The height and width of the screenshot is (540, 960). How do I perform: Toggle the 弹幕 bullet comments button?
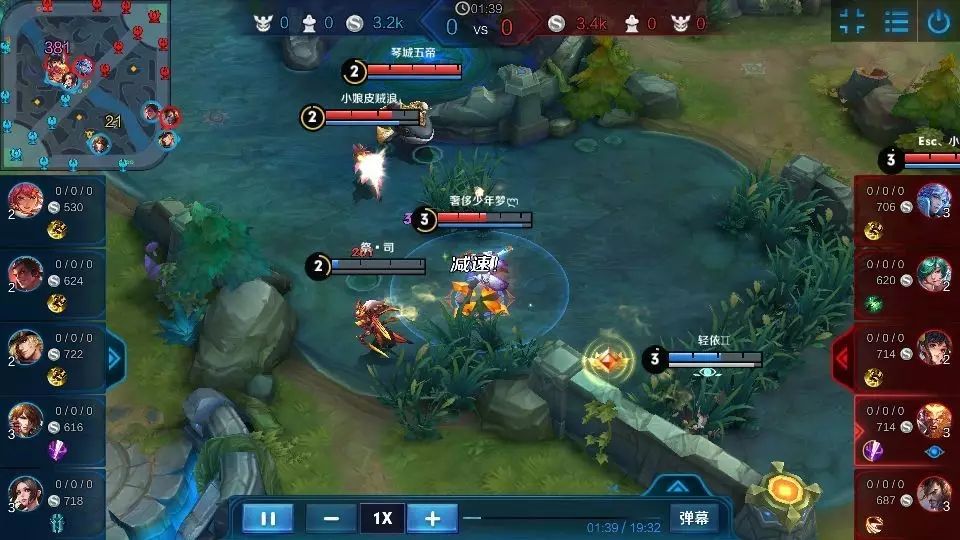coord(694,518)
